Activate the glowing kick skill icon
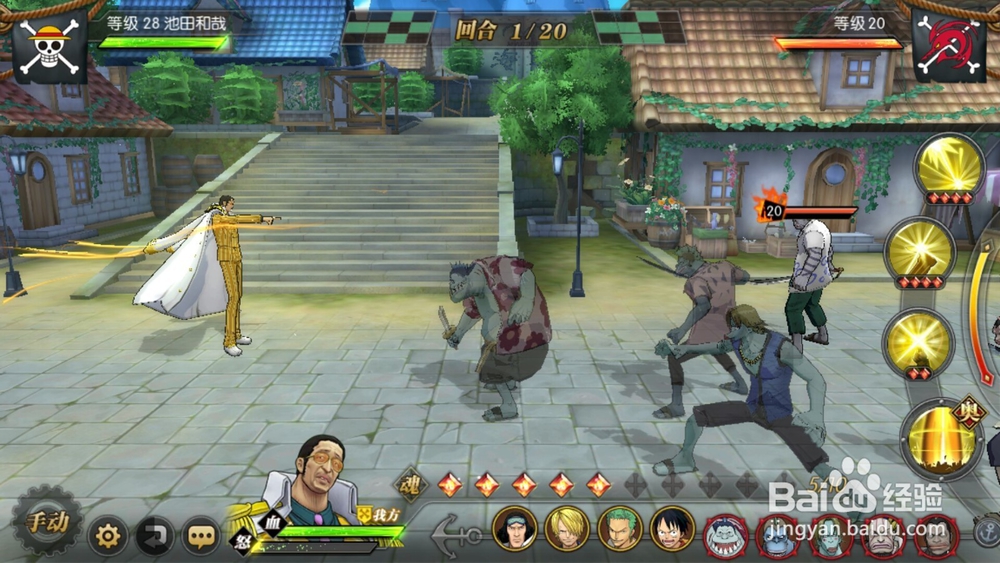Screen dimensions: 1000x563 coord(920,252)
